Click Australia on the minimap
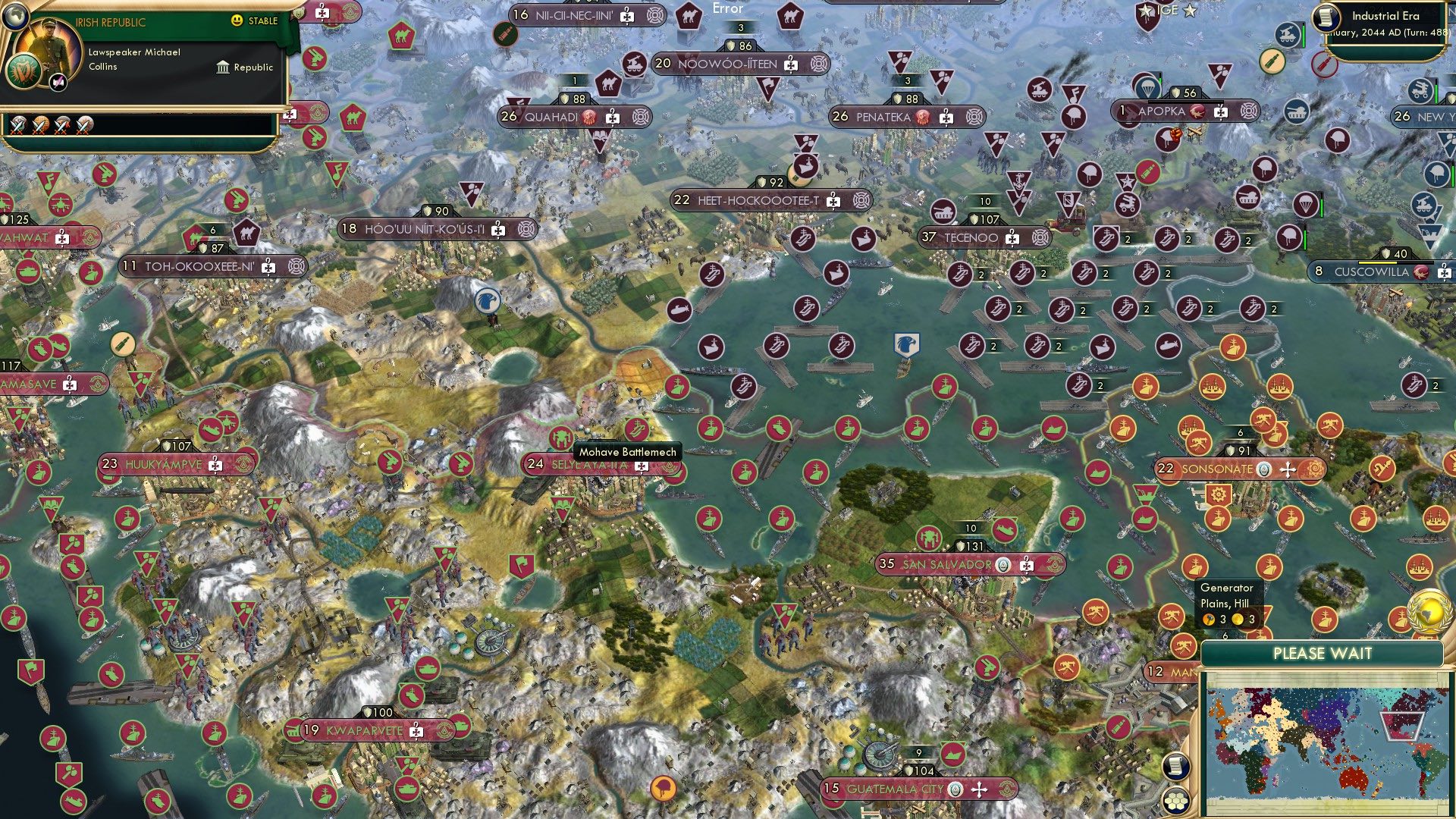 pos(1351,779)
